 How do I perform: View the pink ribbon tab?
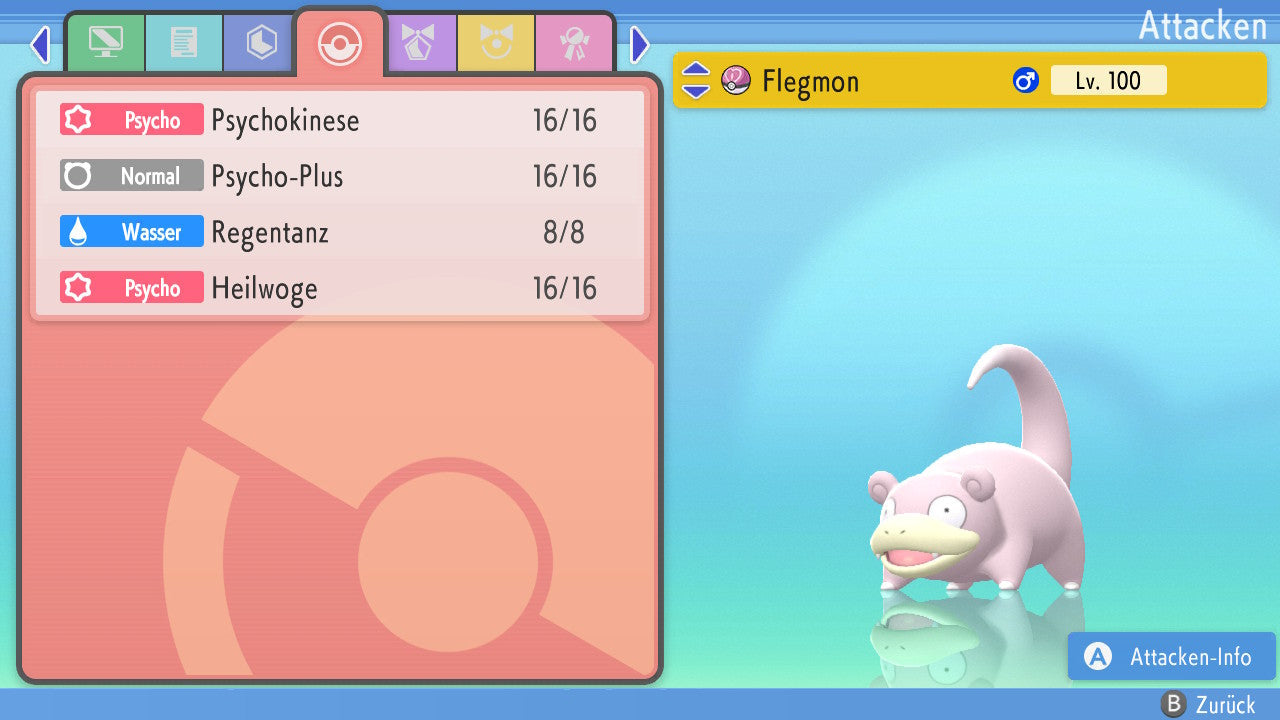pos(574,43)
